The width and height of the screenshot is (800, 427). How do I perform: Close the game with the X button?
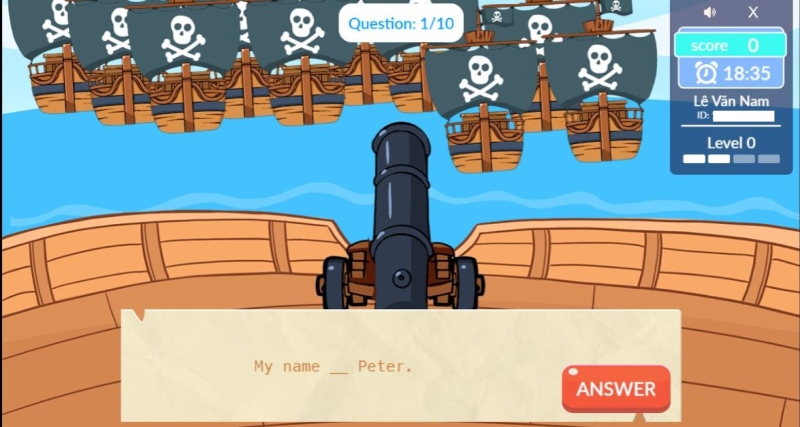[x=753, y=13]
